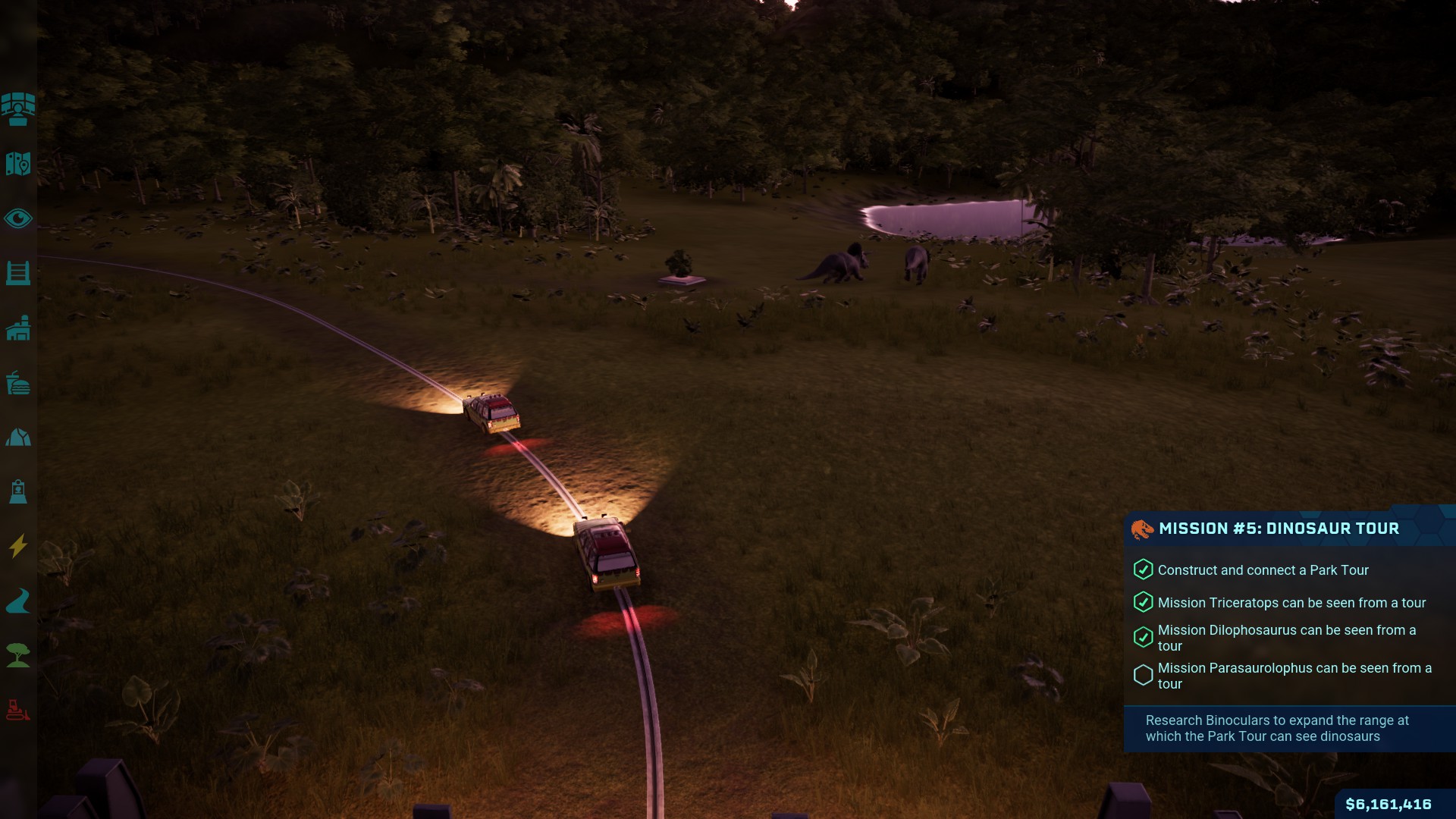Select the ranger station icon
The height and width of the screenshot is (819, 1456).
[x=18, y=491]
